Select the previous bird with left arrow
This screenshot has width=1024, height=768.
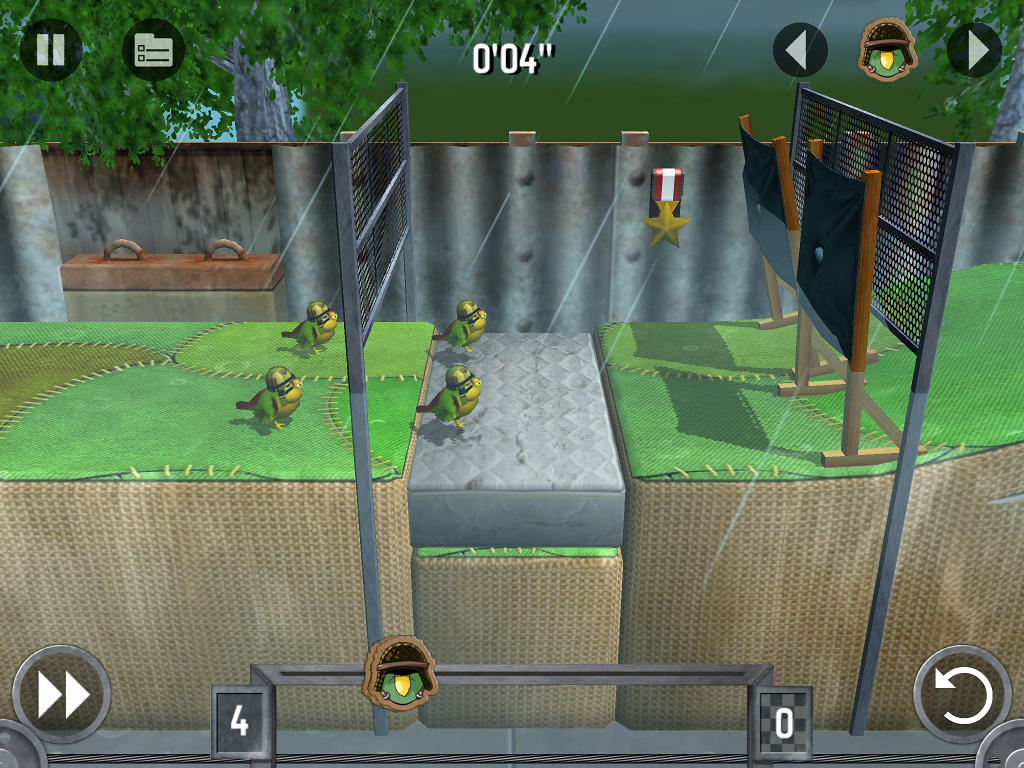(x=800, y=50)
